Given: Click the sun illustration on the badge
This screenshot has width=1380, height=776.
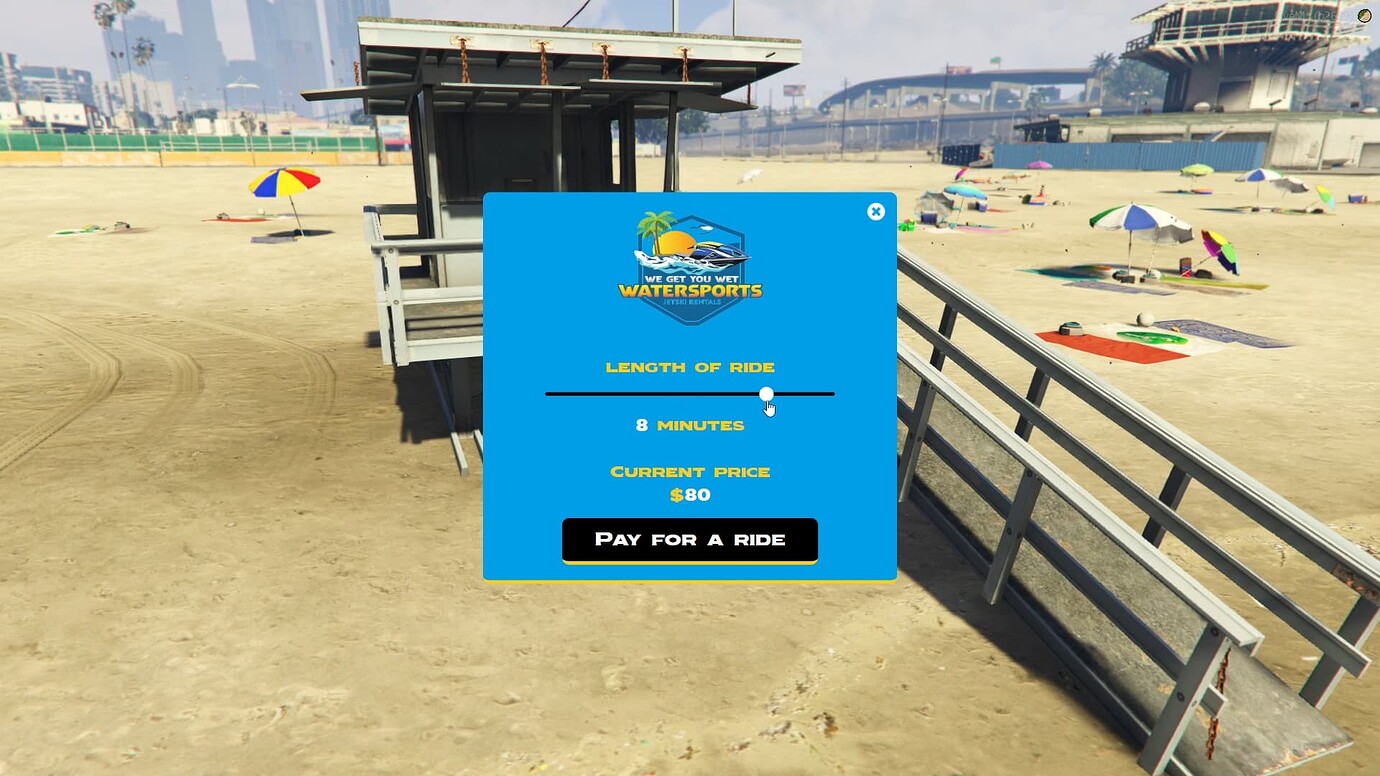Looking at the screenshot, I should 676,243.
